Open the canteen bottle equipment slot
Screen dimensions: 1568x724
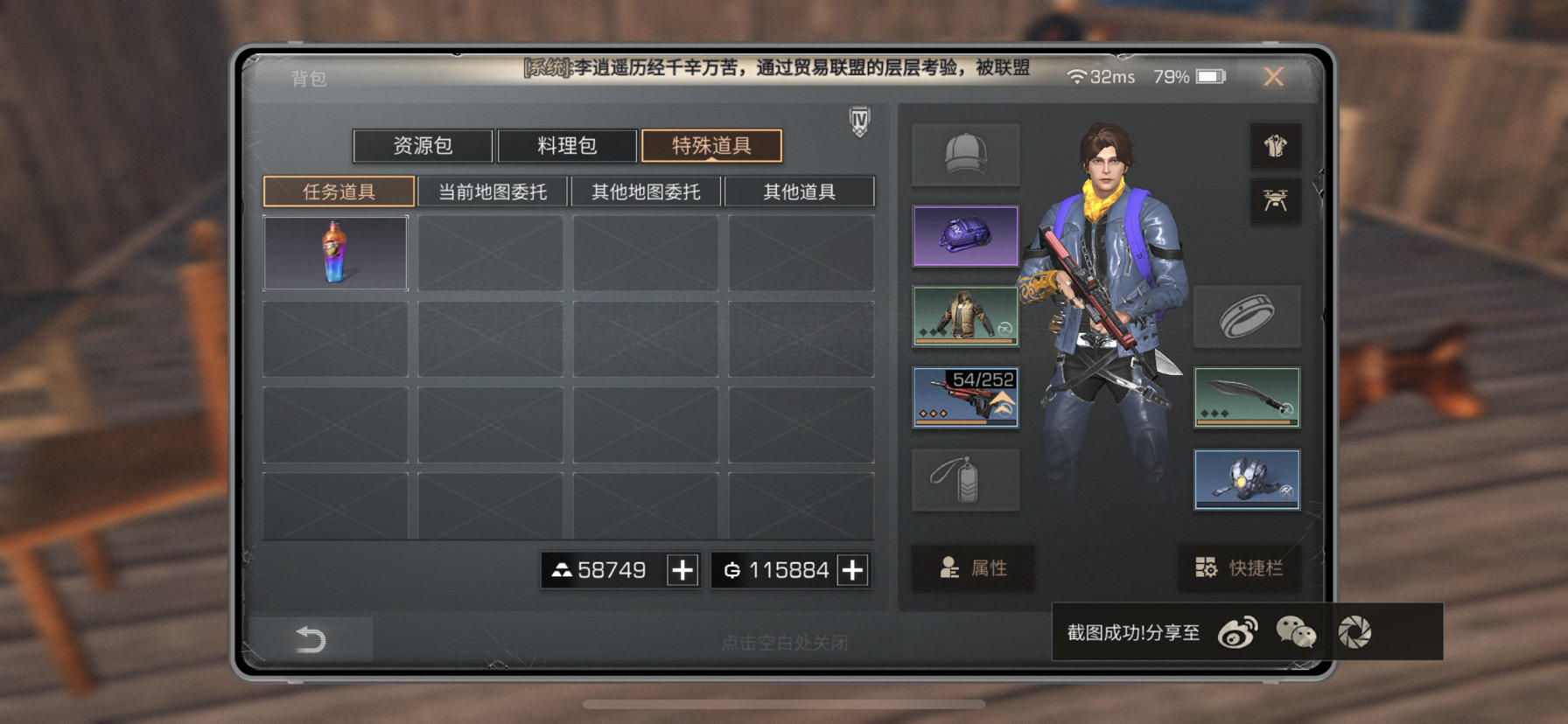pyautogui.click(x=965, y=480)
